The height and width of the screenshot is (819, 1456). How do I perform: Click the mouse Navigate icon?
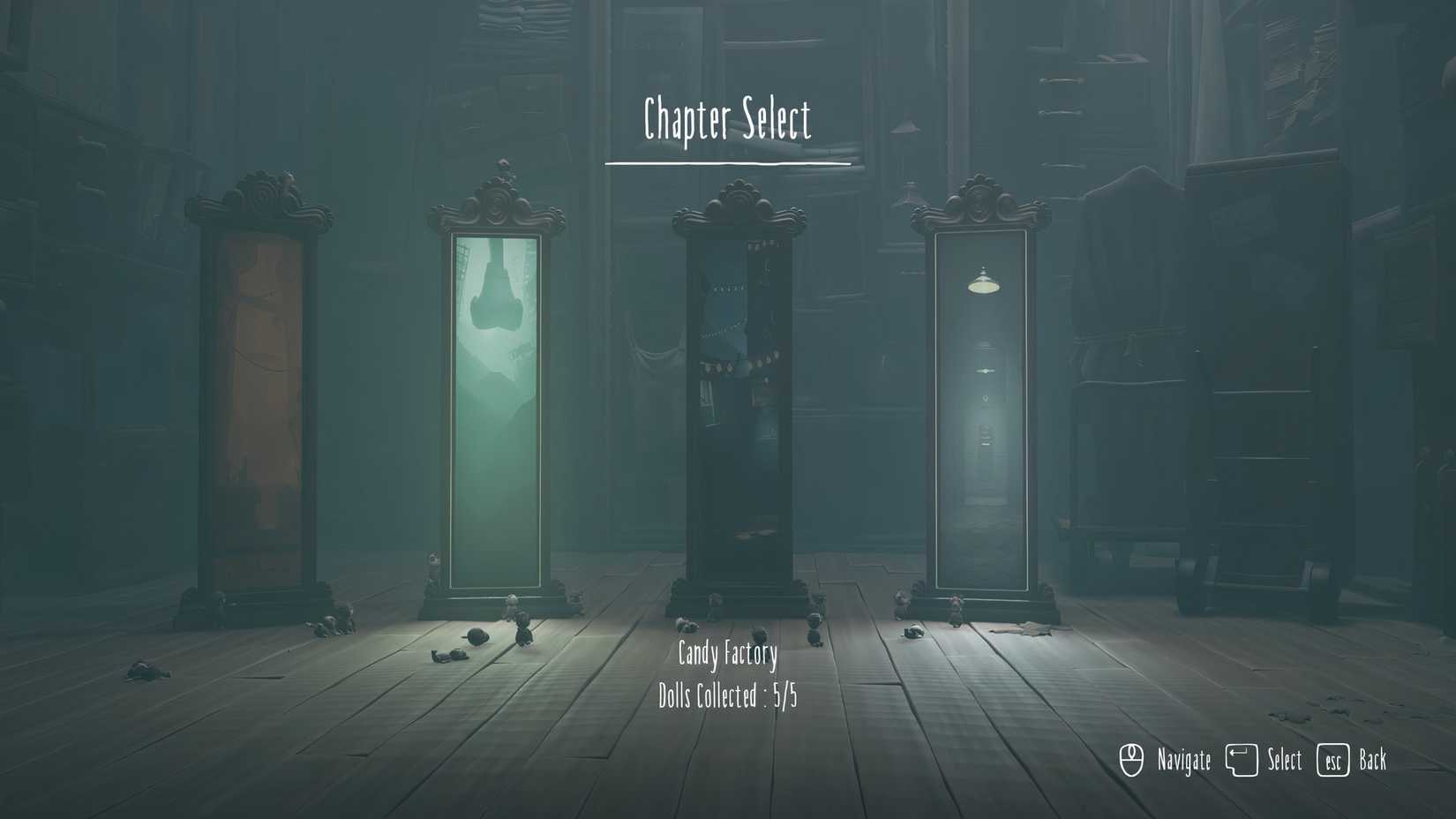(1130, 758)
